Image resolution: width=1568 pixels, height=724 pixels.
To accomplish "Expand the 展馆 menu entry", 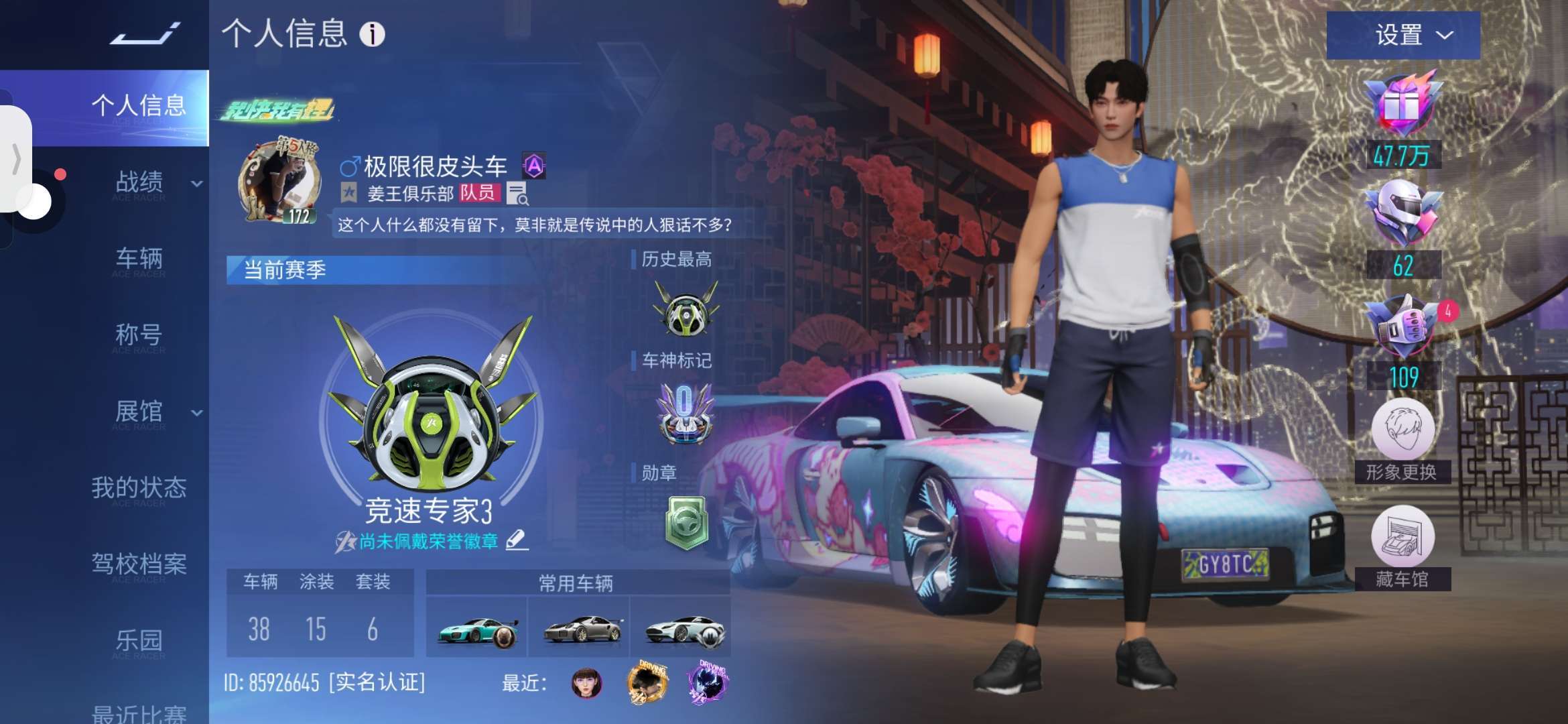I will pos(155,412).
